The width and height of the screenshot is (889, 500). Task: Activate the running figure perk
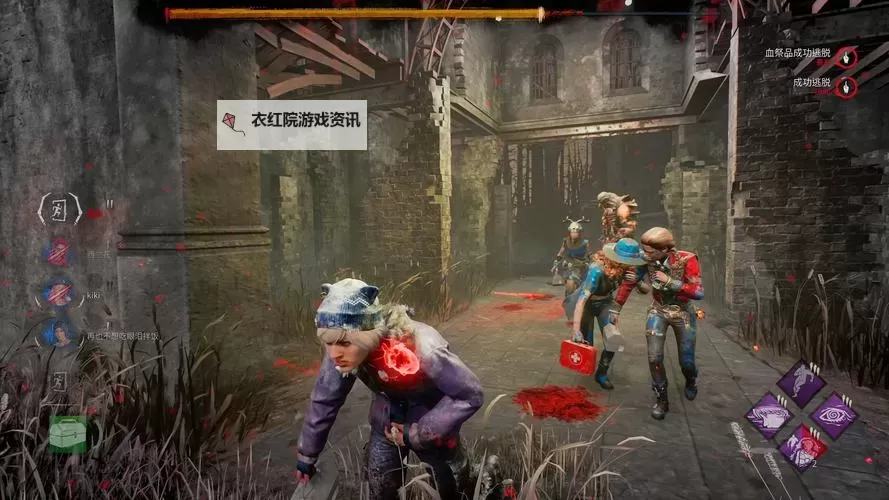801,383
